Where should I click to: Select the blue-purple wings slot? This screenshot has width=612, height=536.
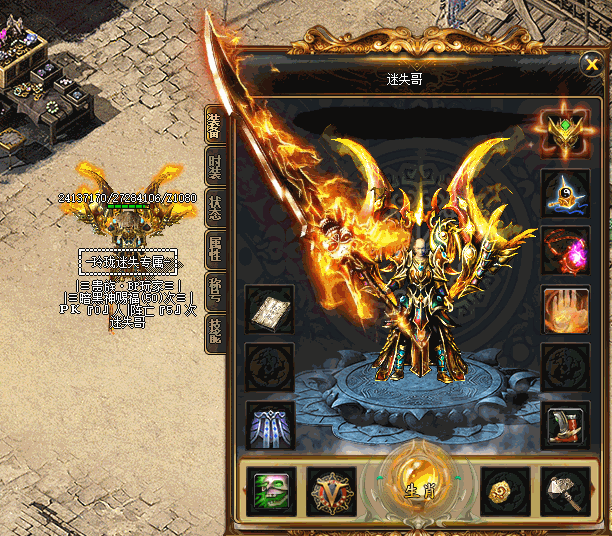270,424
